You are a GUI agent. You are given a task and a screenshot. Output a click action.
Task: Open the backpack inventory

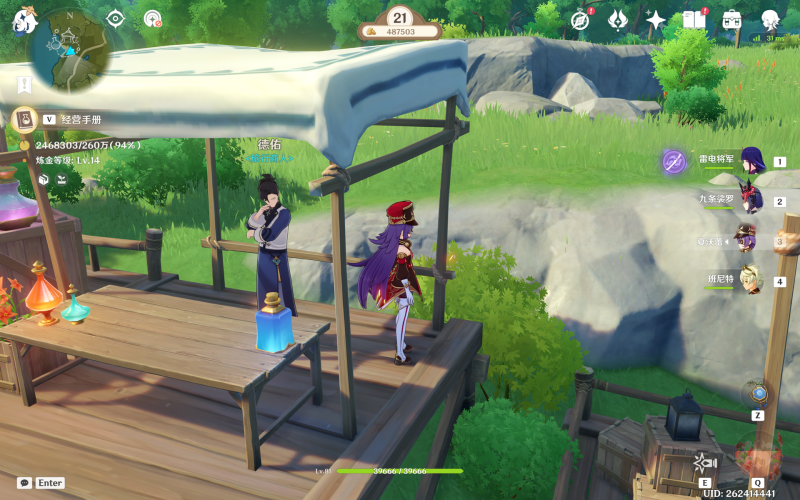[x=732, y=19]
